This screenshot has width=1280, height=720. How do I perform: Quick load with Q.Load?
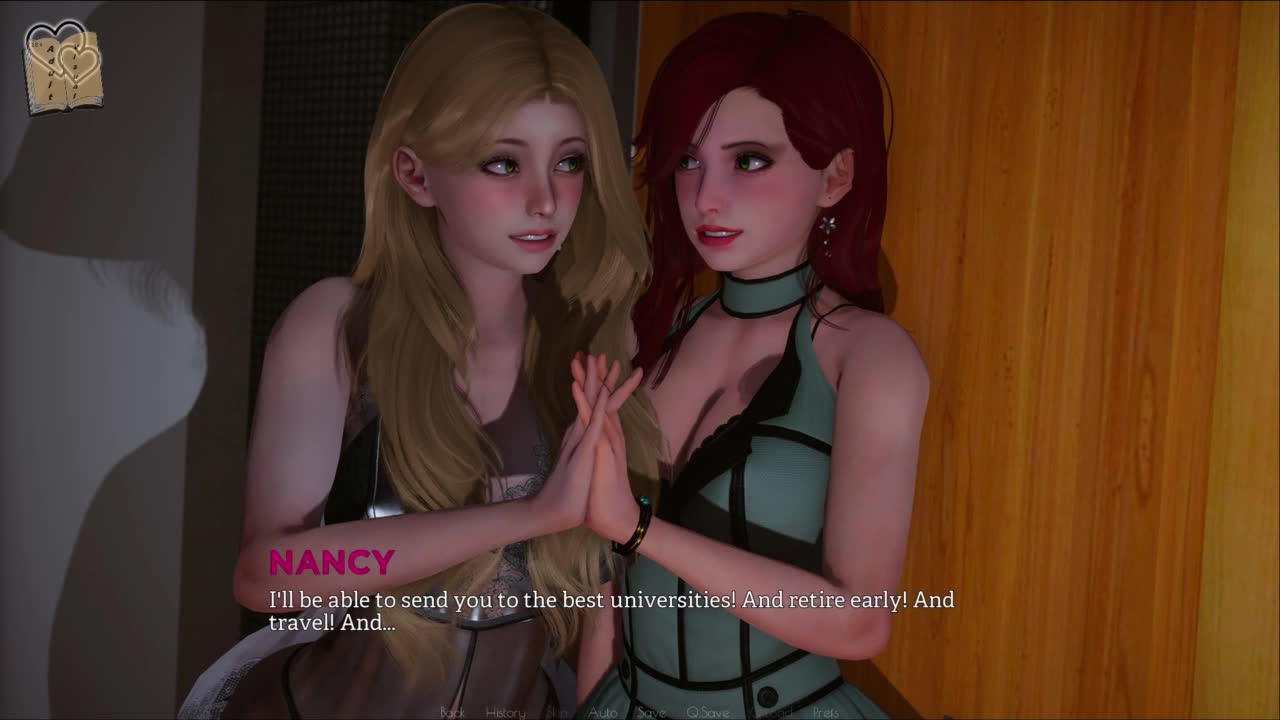point(770,712)
